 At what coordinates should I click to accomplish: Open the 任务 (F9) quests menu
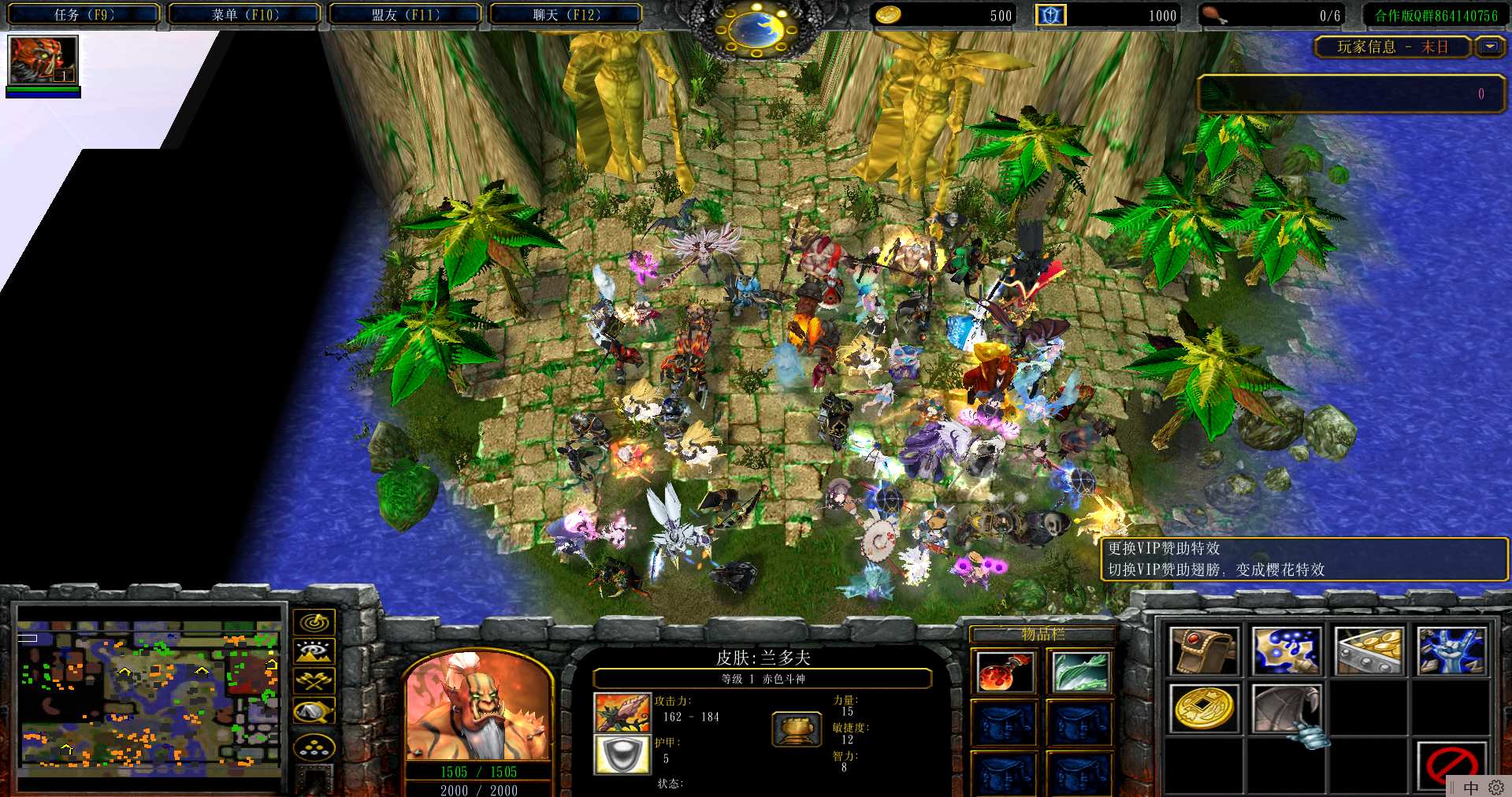tap(84, 14)
